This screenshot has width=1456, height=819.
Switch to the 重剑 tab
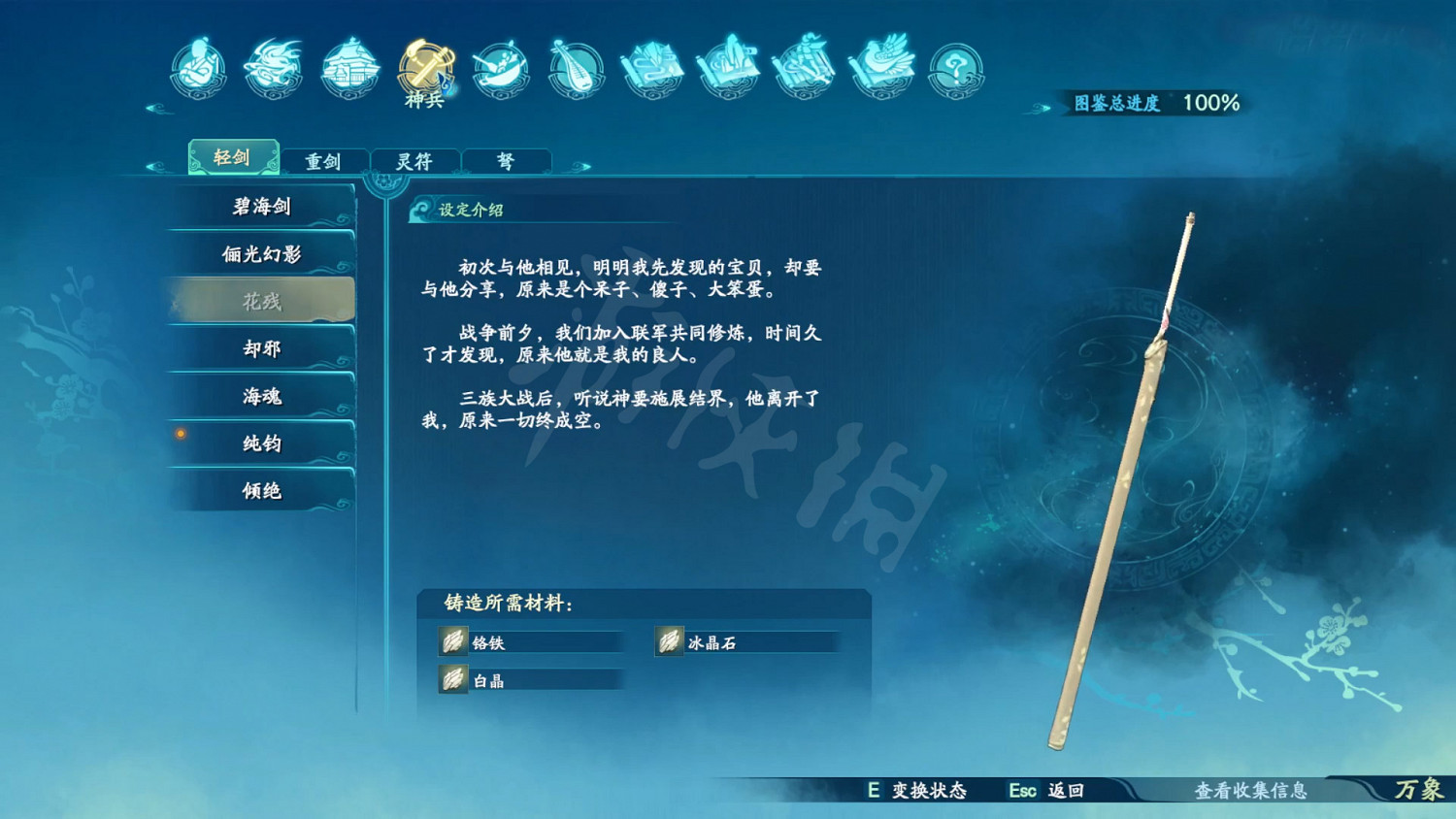click(x=324, y=161)
